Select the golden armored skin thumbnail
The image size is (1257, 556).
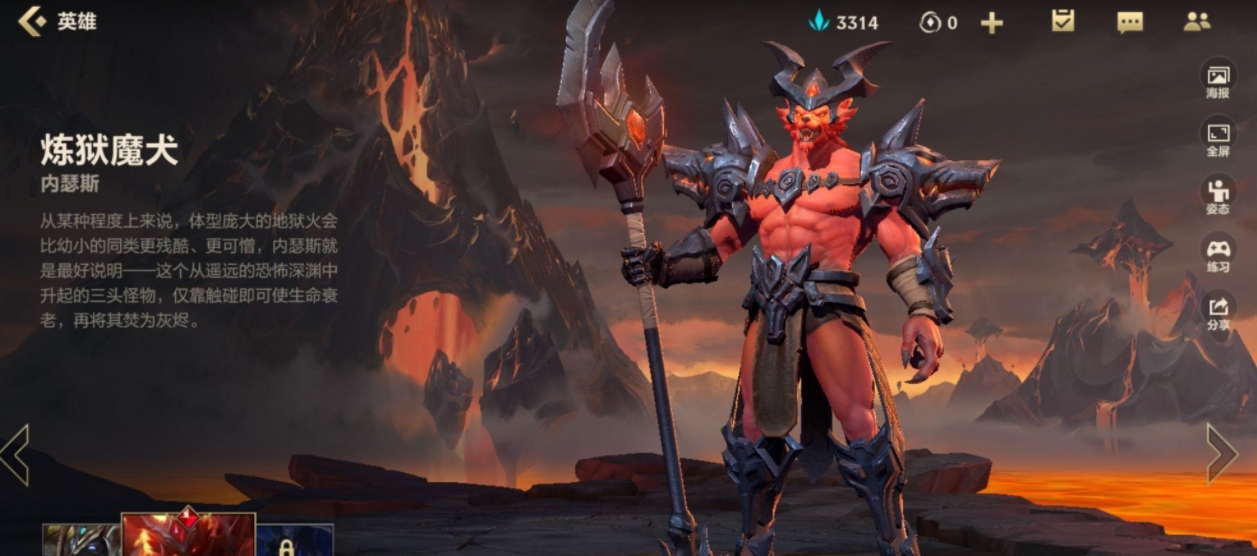pyautogui.click(x=81, y=540)
